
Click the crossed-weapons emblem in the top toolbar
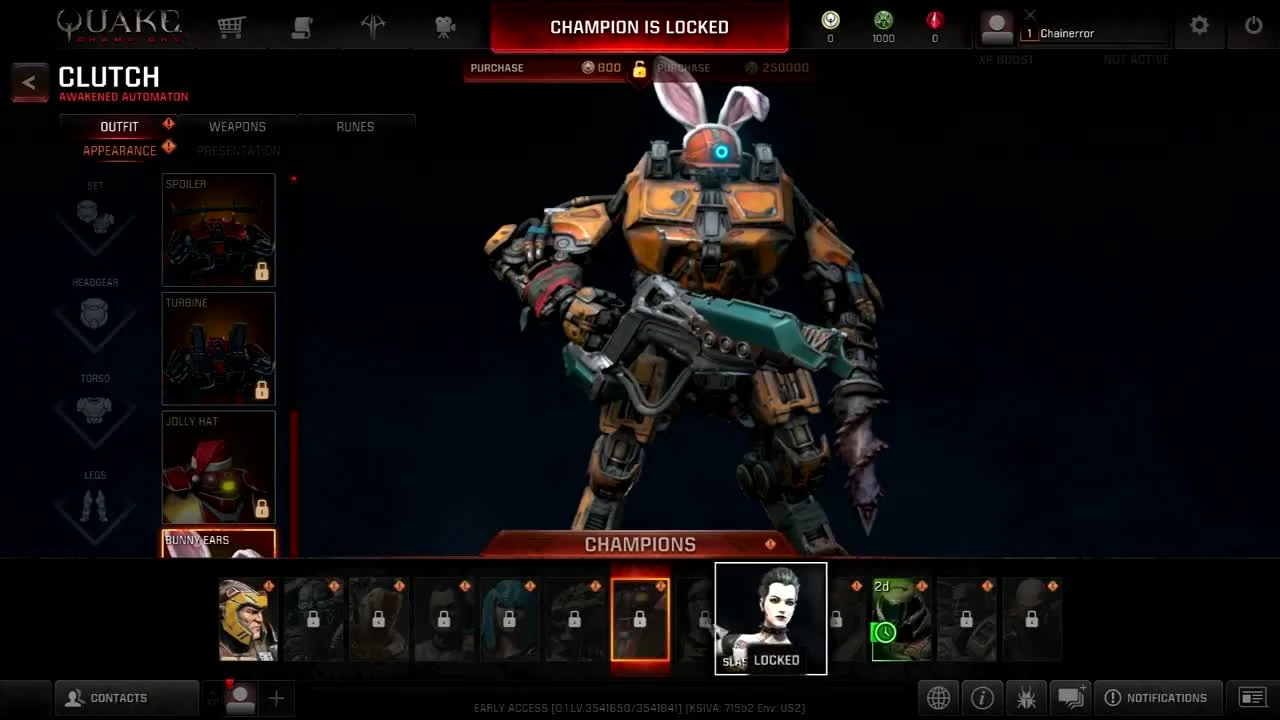click(x=374, y=26)
